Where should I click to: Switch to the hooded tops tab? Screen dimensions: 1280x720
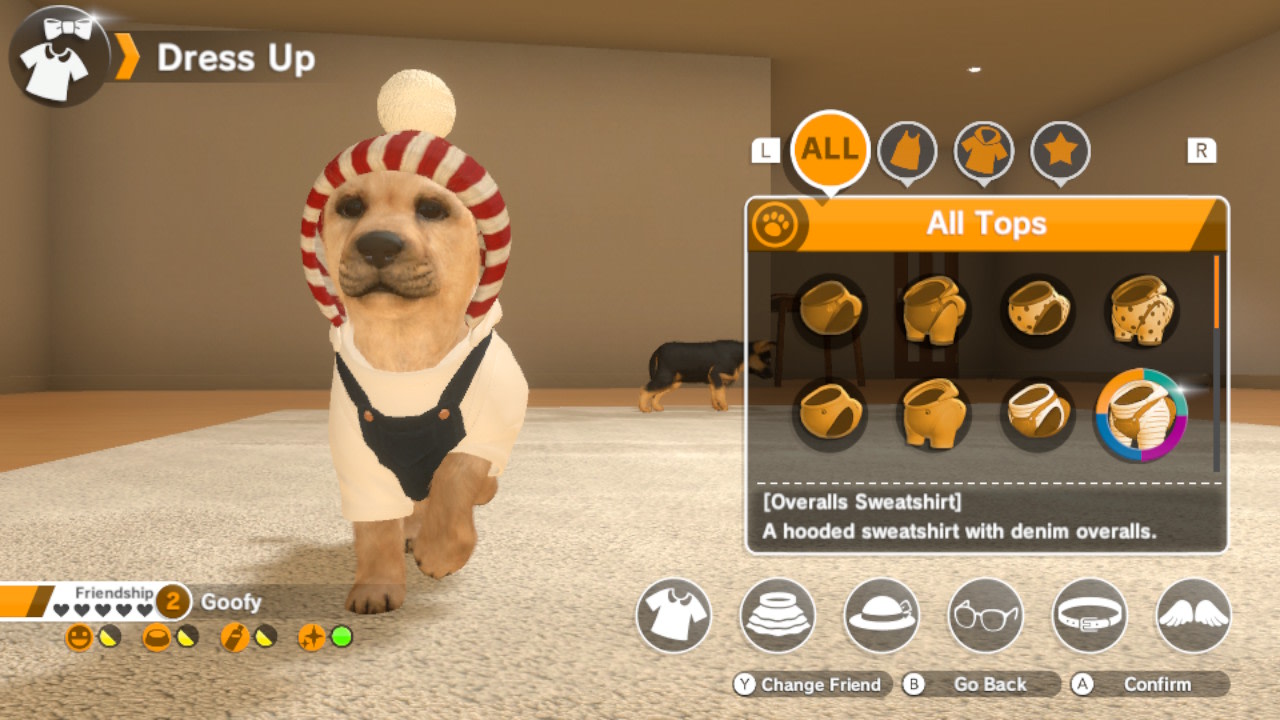(985, 151)
